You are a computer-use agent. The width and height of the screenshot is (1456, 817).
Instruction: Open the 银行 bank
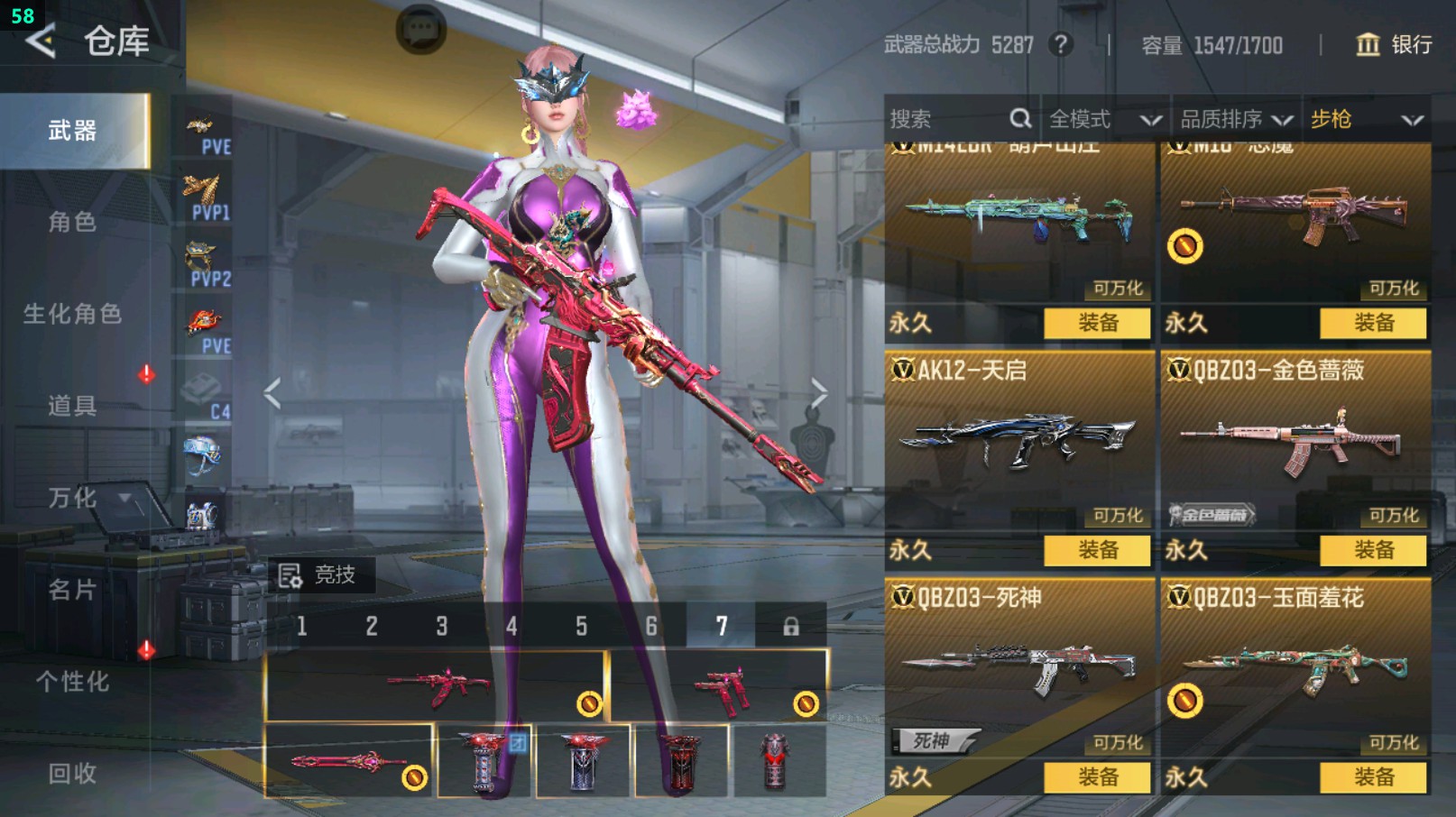[1394, 45]
